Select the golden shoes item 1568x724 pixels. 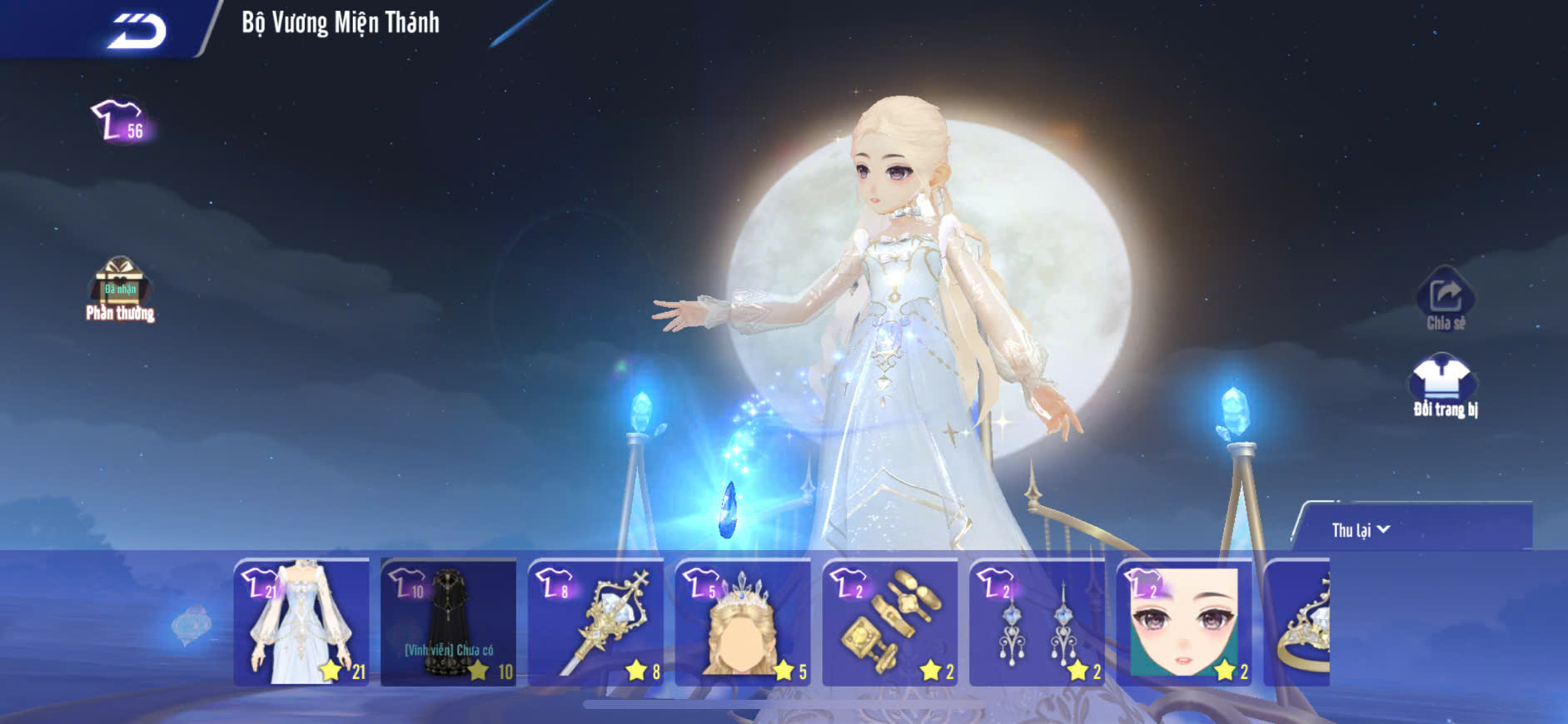click(889, 622)
